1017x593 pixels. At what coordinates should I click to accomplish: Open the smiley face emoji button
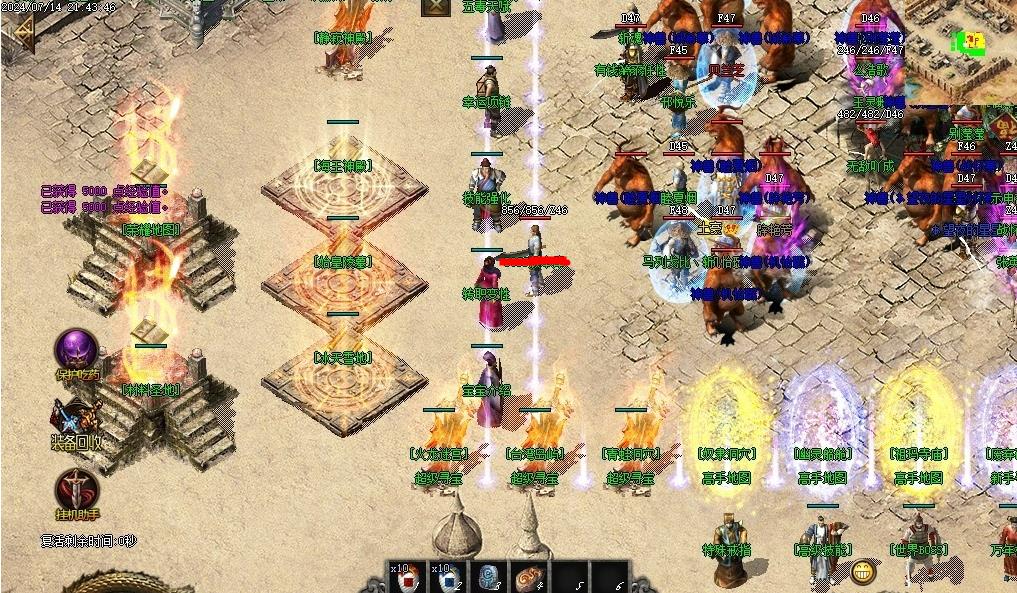click(x=863, y=572)
